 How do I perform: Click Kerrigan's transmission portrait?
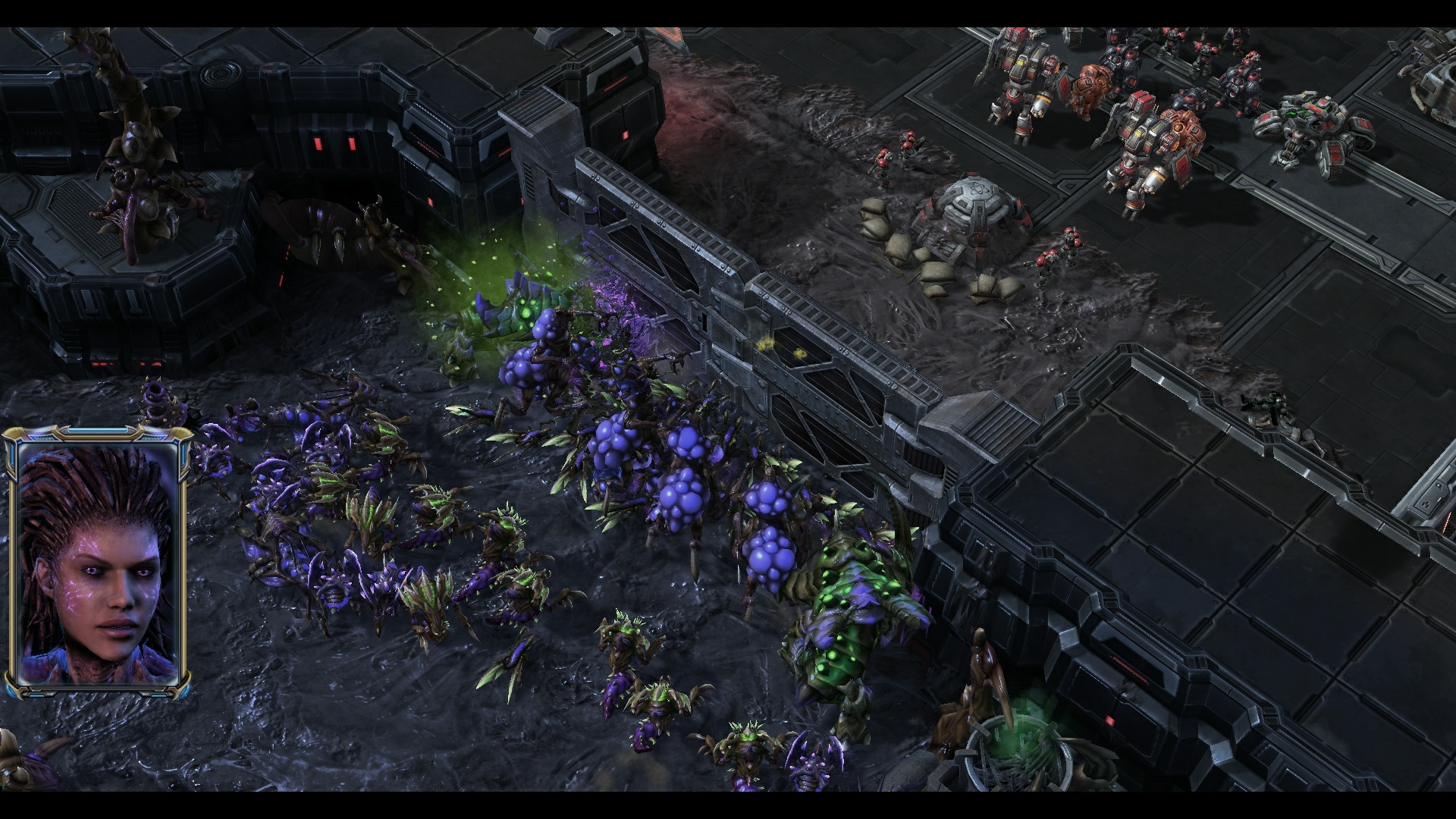click(x=96, y=561)
